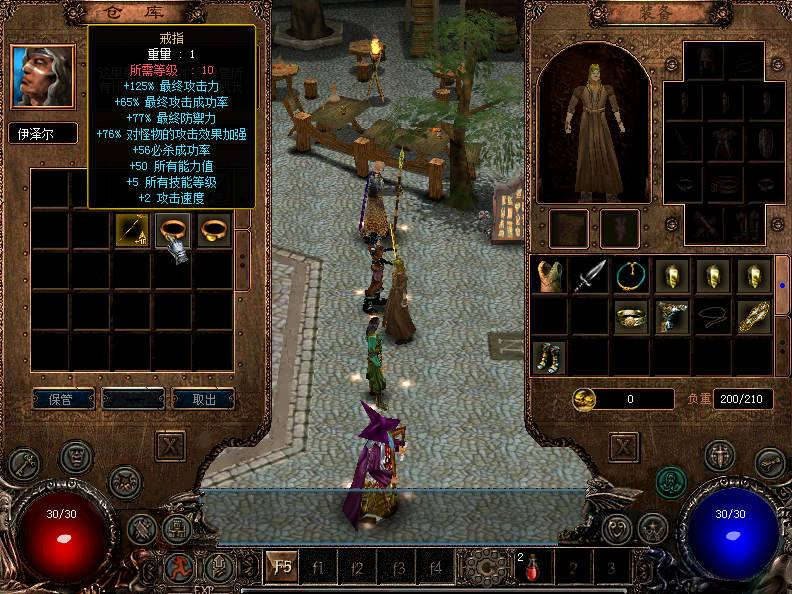792x594 pixels.
Task: Select the gold bracer in inventory
Action: click(x=752, y=316)
